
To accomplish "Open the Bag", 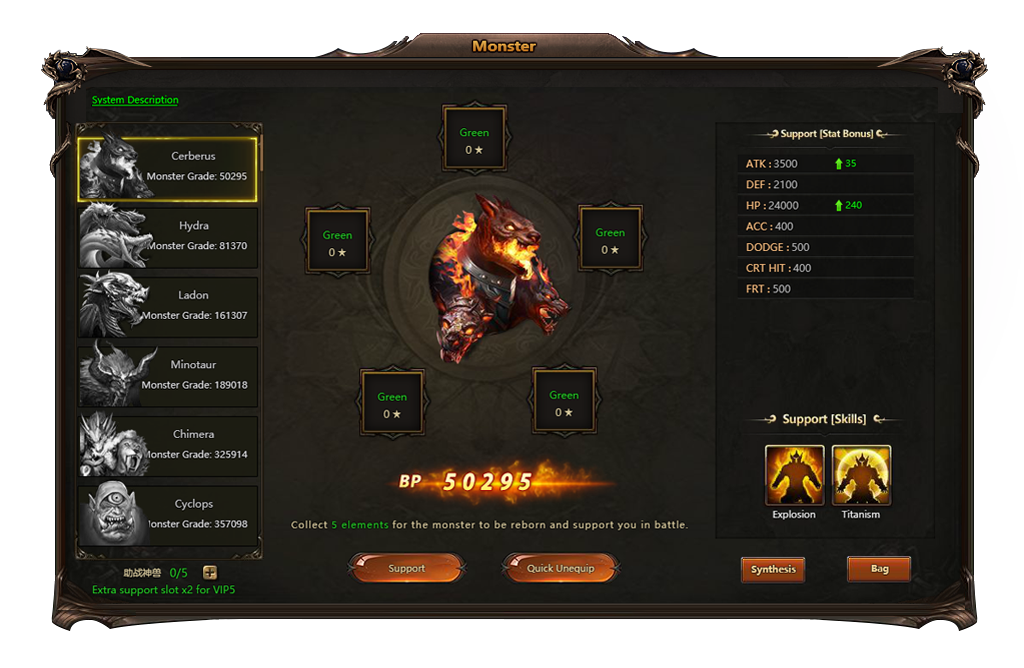I will [879, 569].
